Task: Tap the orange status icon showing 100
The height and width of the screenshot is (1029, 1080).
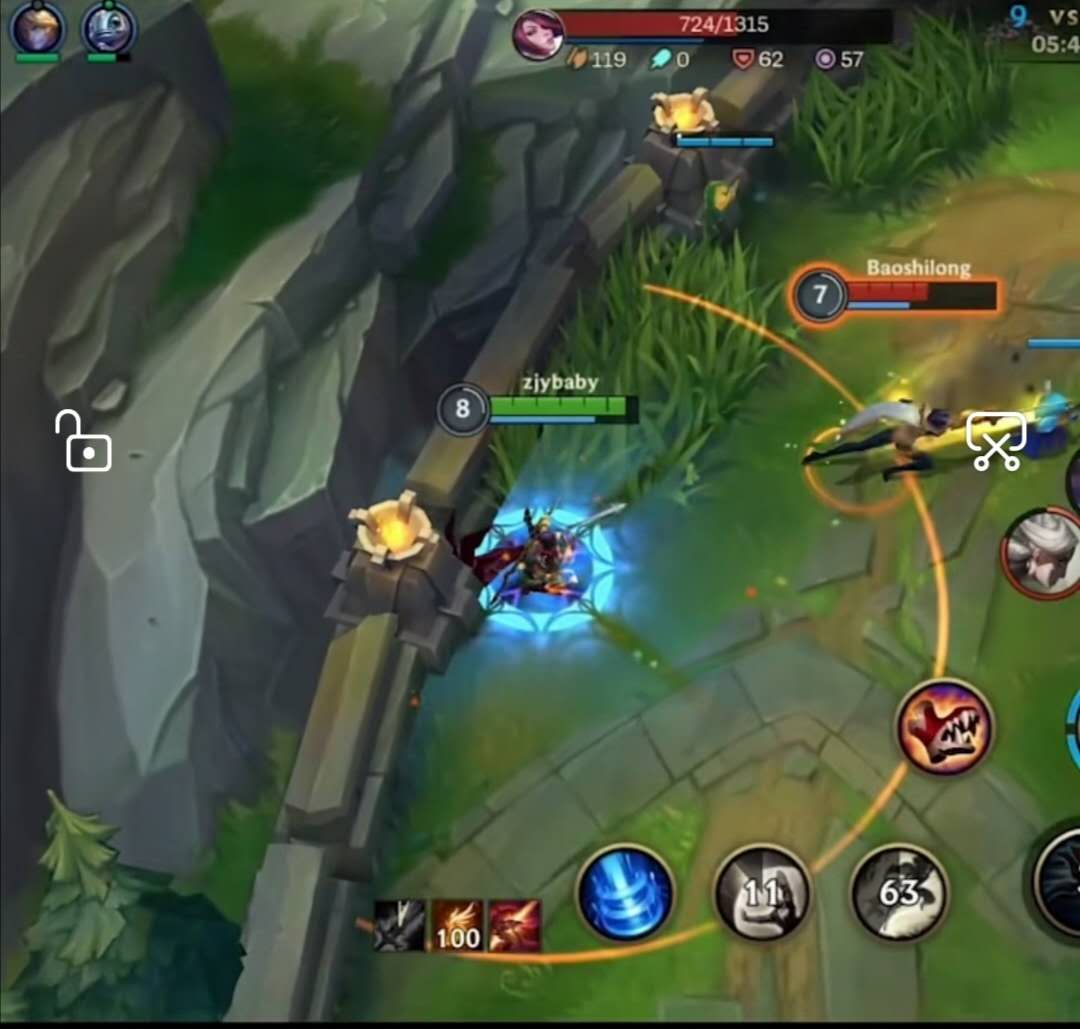Action: [457, 925]
